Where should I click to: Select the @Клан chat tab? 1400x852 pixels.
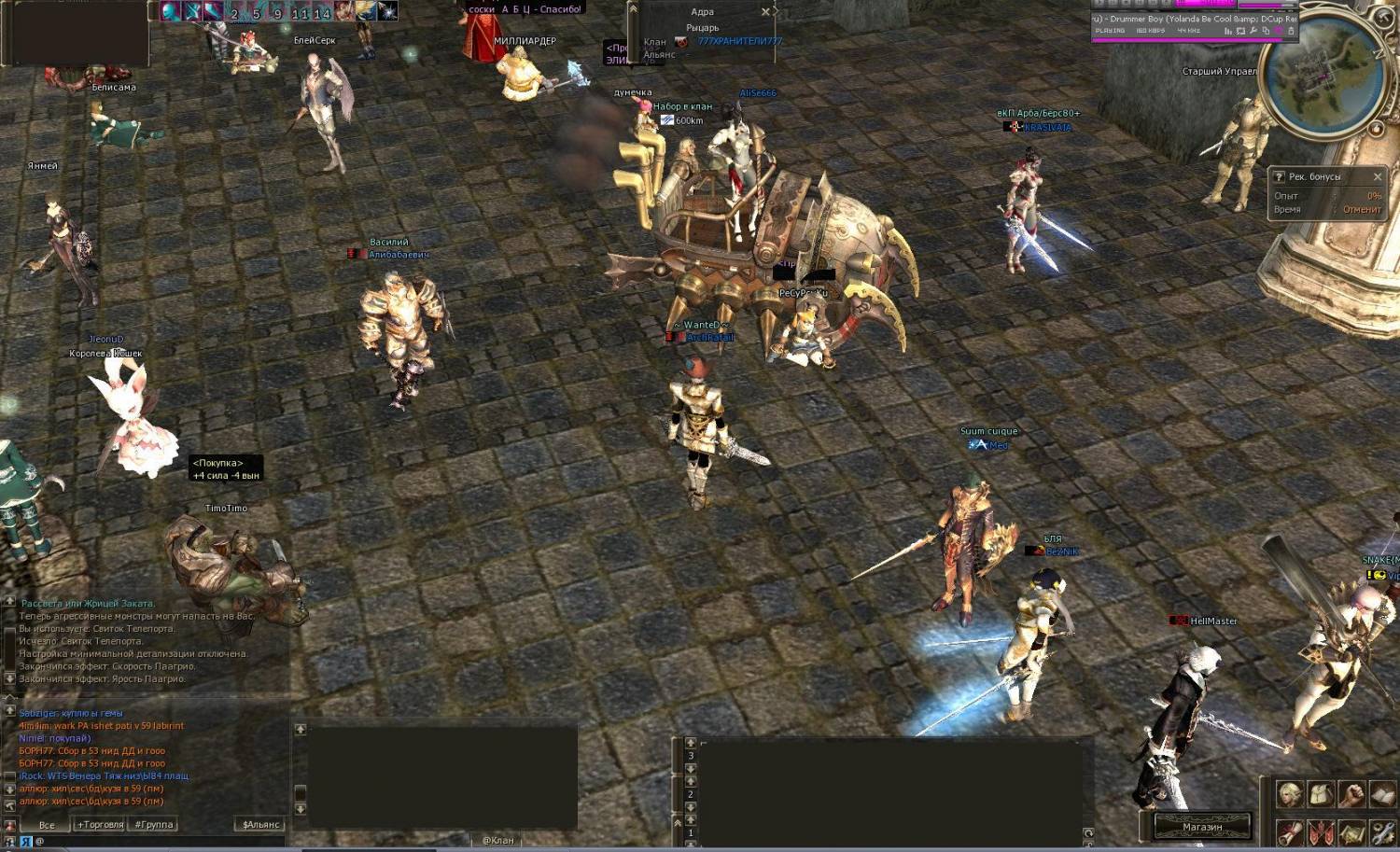click(x=497, y=841)
